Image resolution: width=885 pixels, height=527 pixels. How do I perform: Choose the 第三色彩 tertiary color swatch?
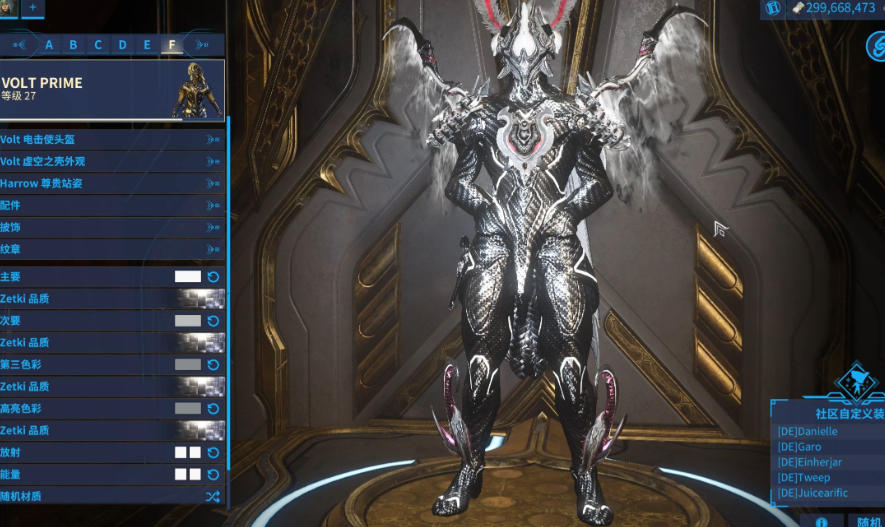[188, 365]
